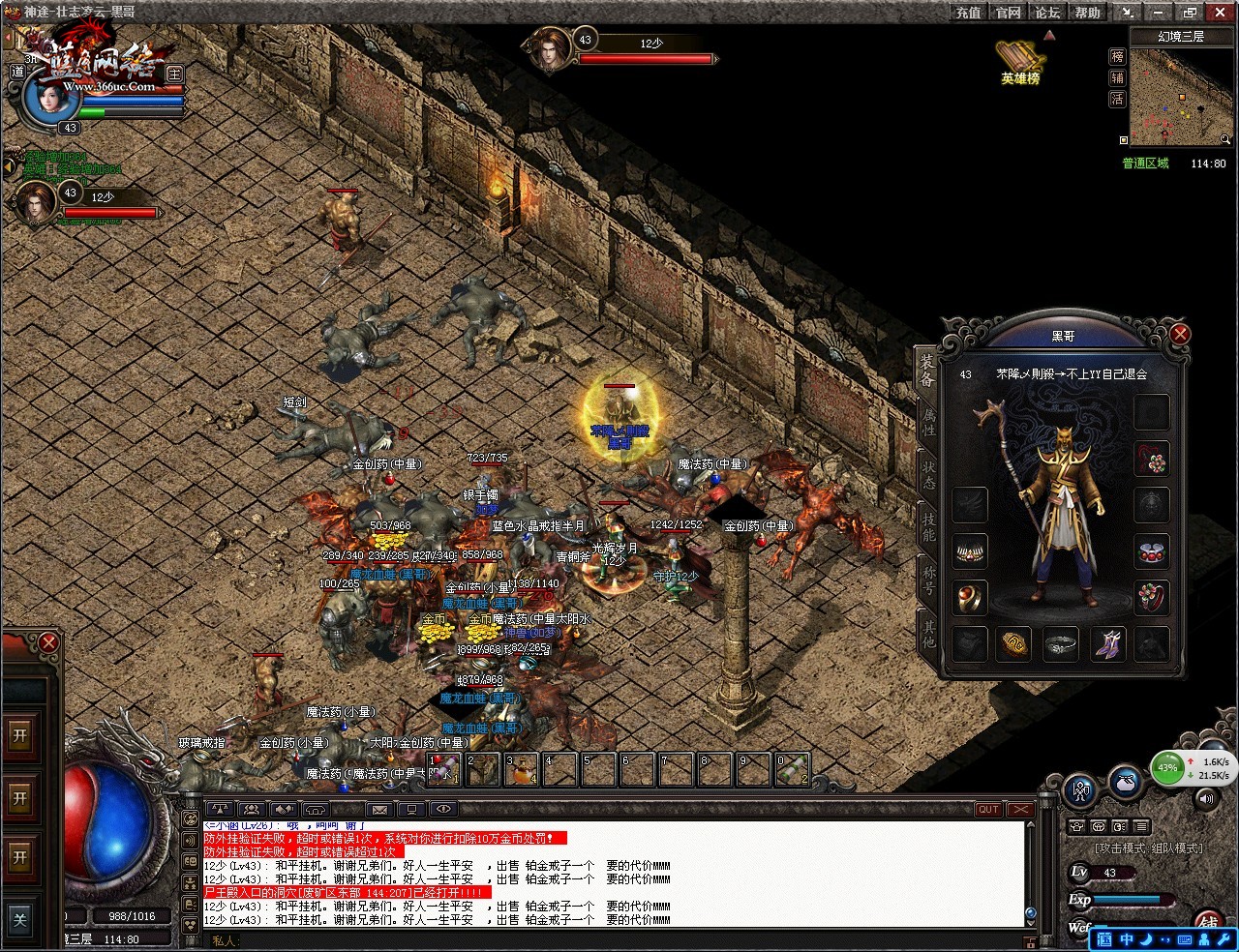Open the 充值 menu at top right
Screen dimensions: 1239x952
(x=967, y=12)
